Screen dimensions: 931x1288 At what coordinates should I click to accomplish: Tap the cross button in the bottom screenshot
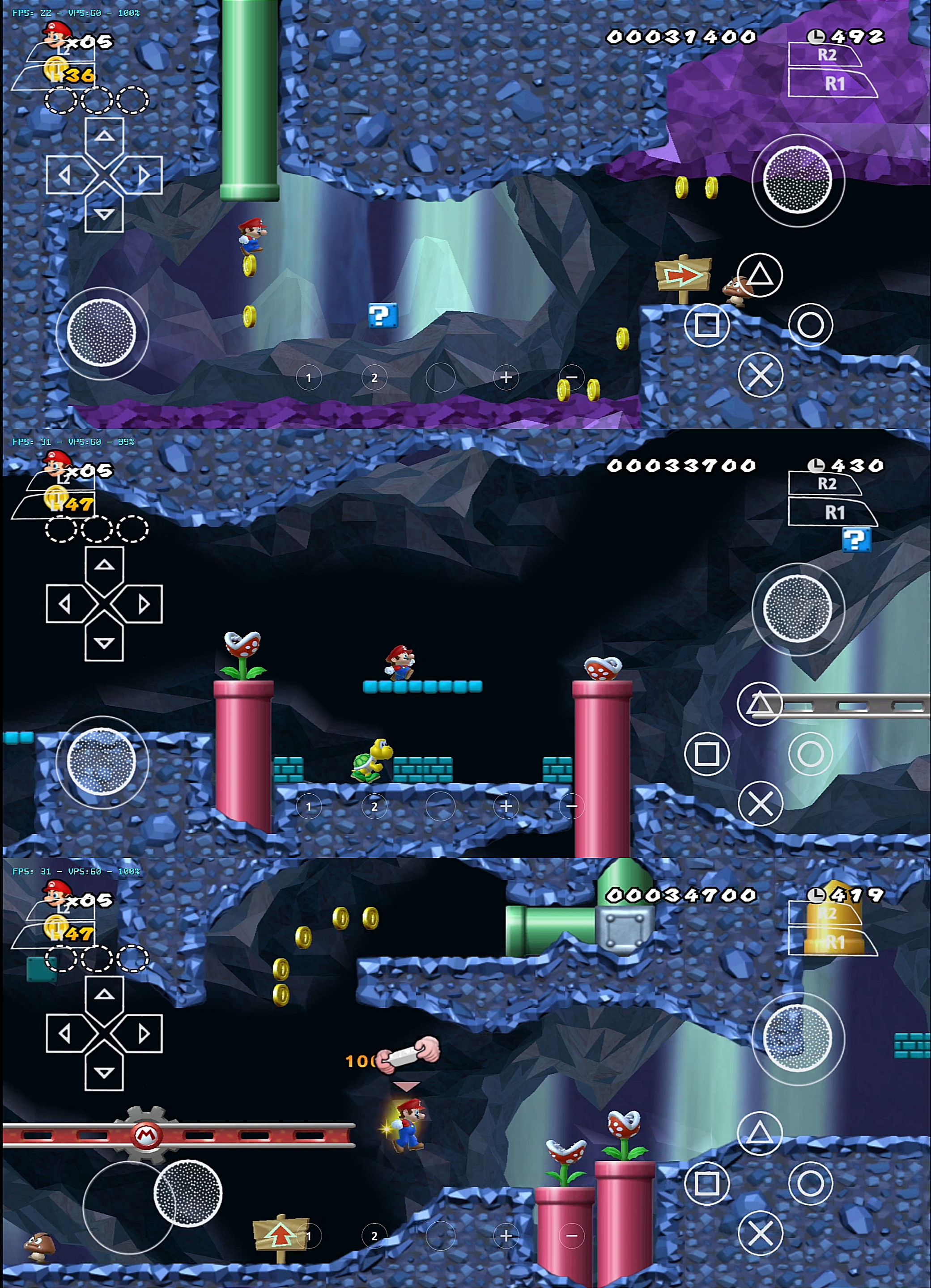click(x=760, y=1233)
